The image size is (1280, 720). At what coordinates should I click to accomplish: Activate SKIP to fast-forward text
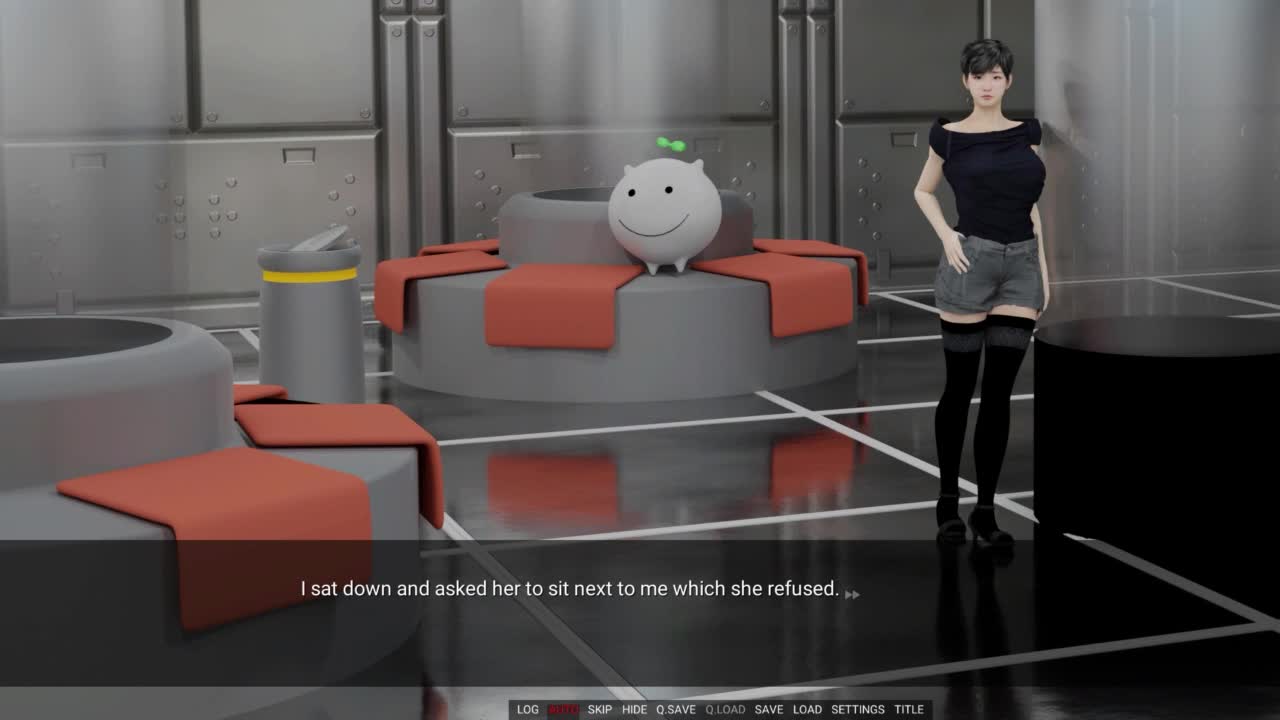(x=600, y=709)
